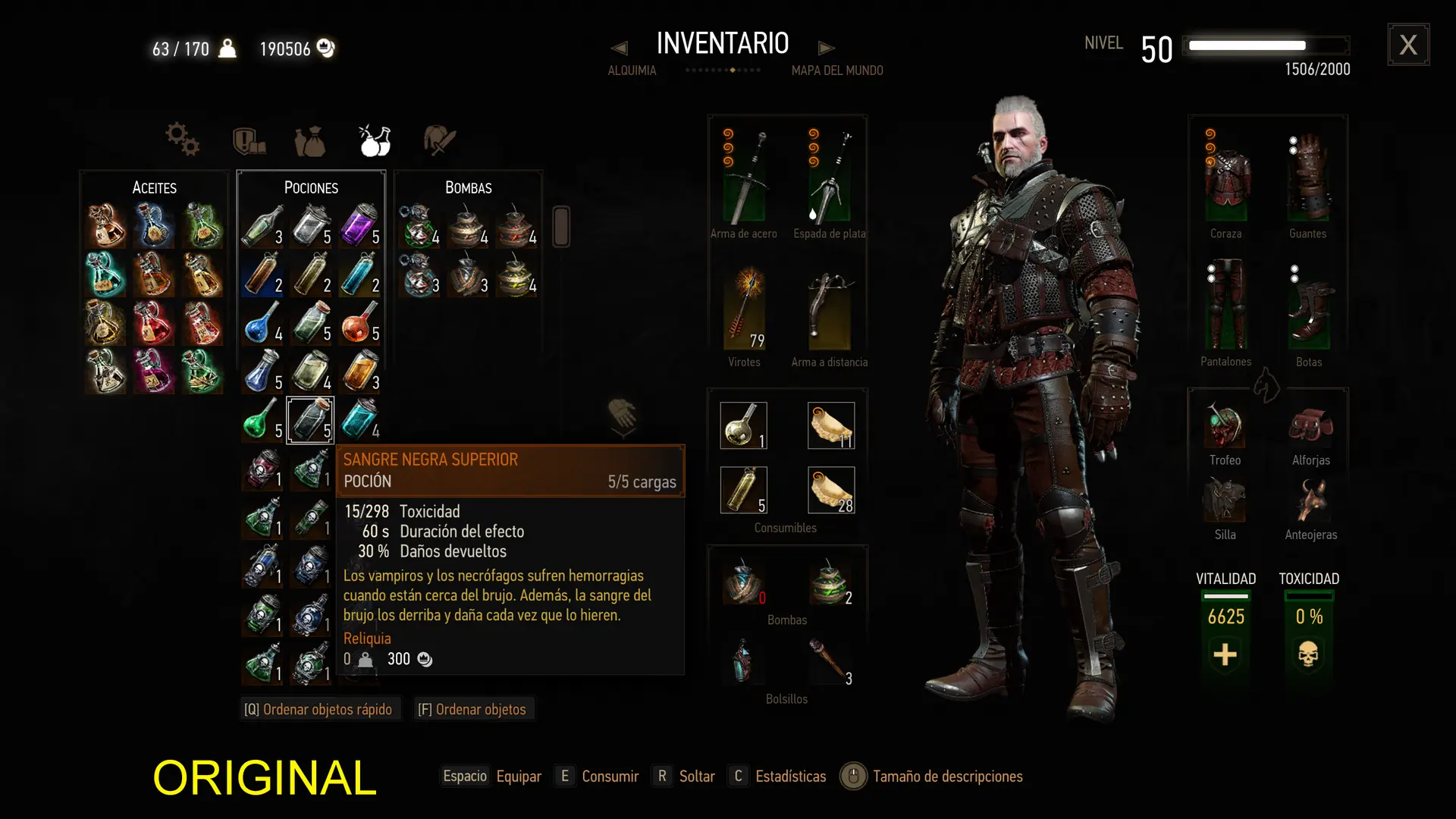The width and height of the screenshot is (1456, 819).
Task: Select the Virotes bolts slot
Action: pos(744,307)
